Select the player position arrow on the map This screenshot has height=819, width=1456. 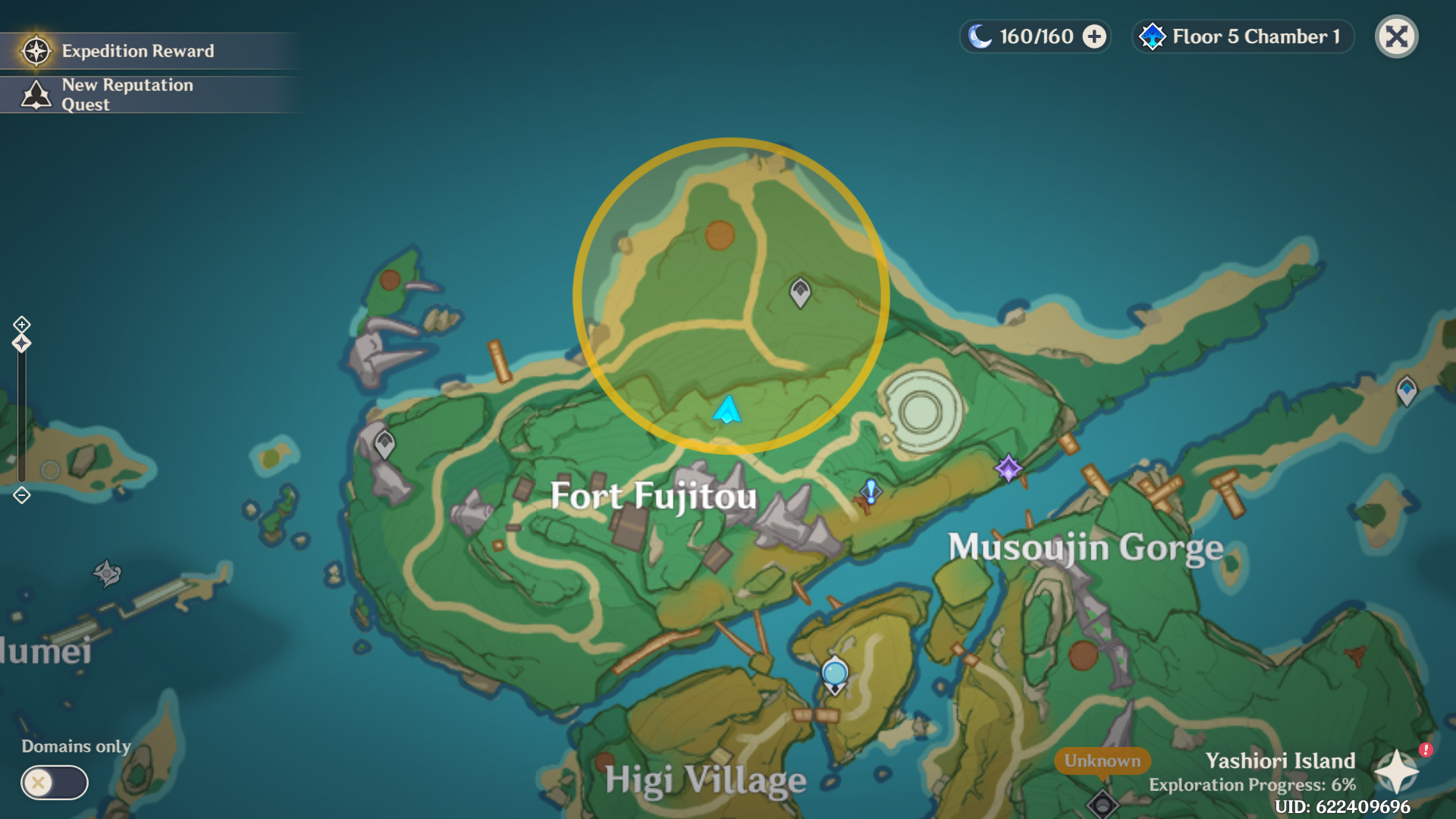[726, 411]
